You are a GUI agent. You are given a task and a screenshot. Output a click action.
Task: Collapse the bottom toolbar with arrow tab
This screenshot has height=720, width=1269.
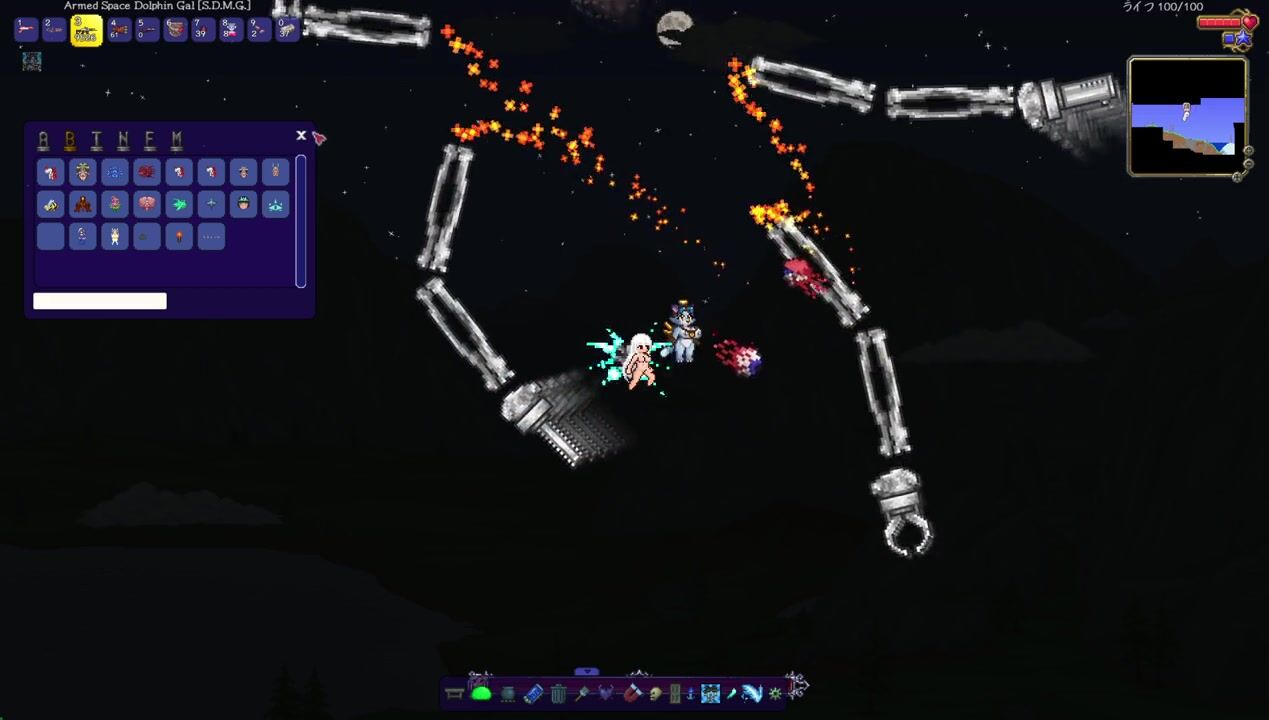587,672
